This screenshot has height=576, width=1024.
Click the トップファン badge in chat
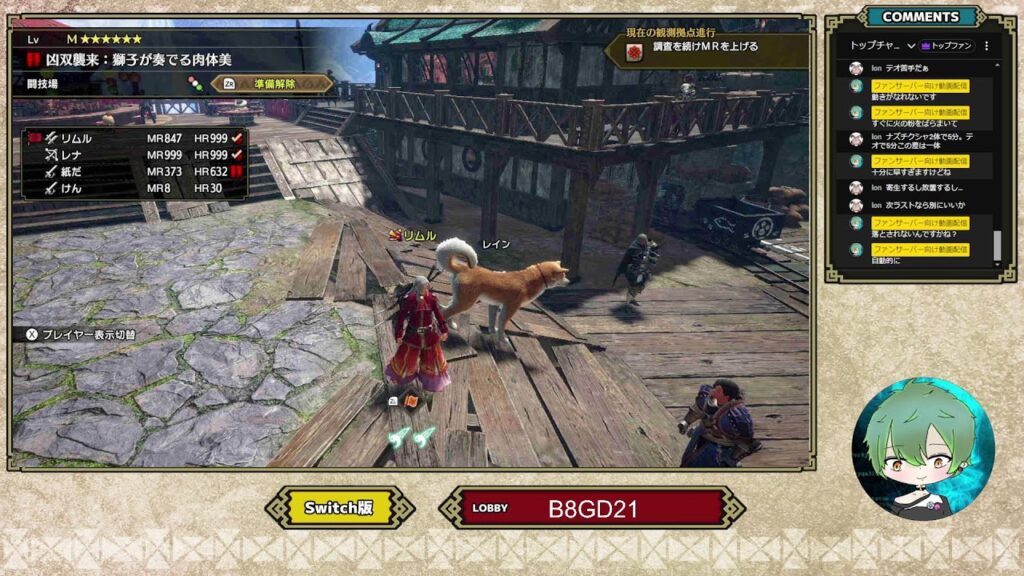point(946,46)
